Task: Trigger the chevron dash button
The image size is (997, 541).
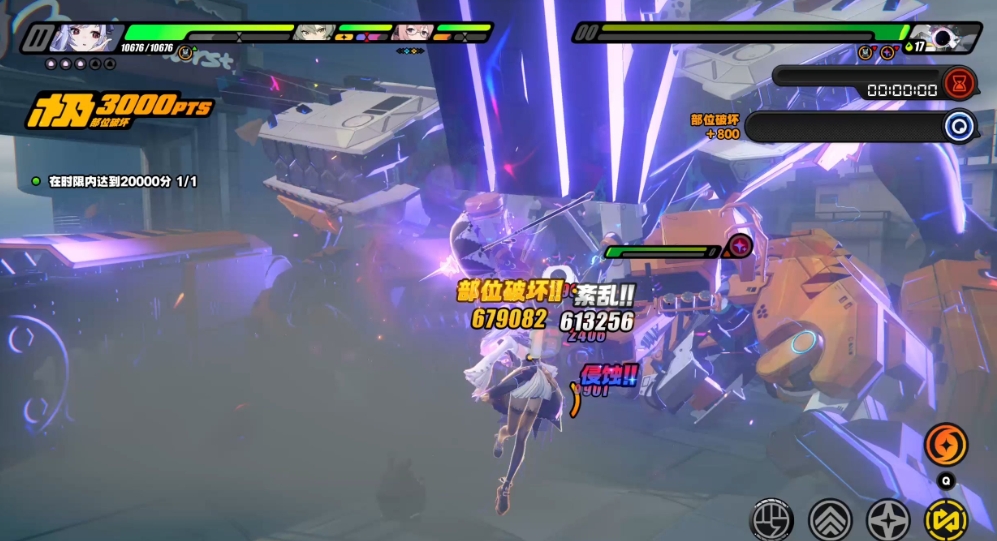Action: [829, 519]
